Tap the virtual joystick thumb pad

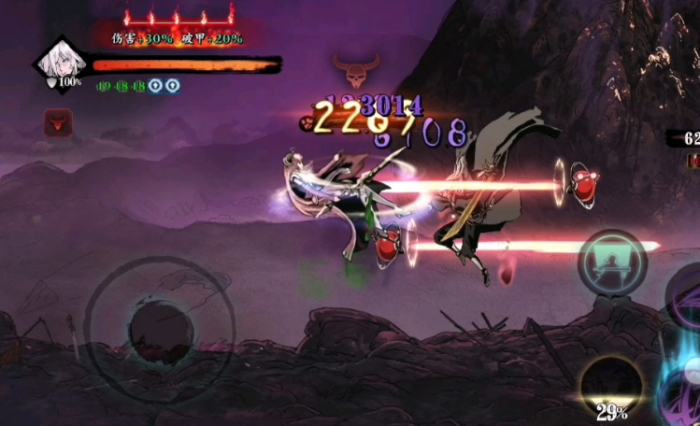(x=160, y=329)
